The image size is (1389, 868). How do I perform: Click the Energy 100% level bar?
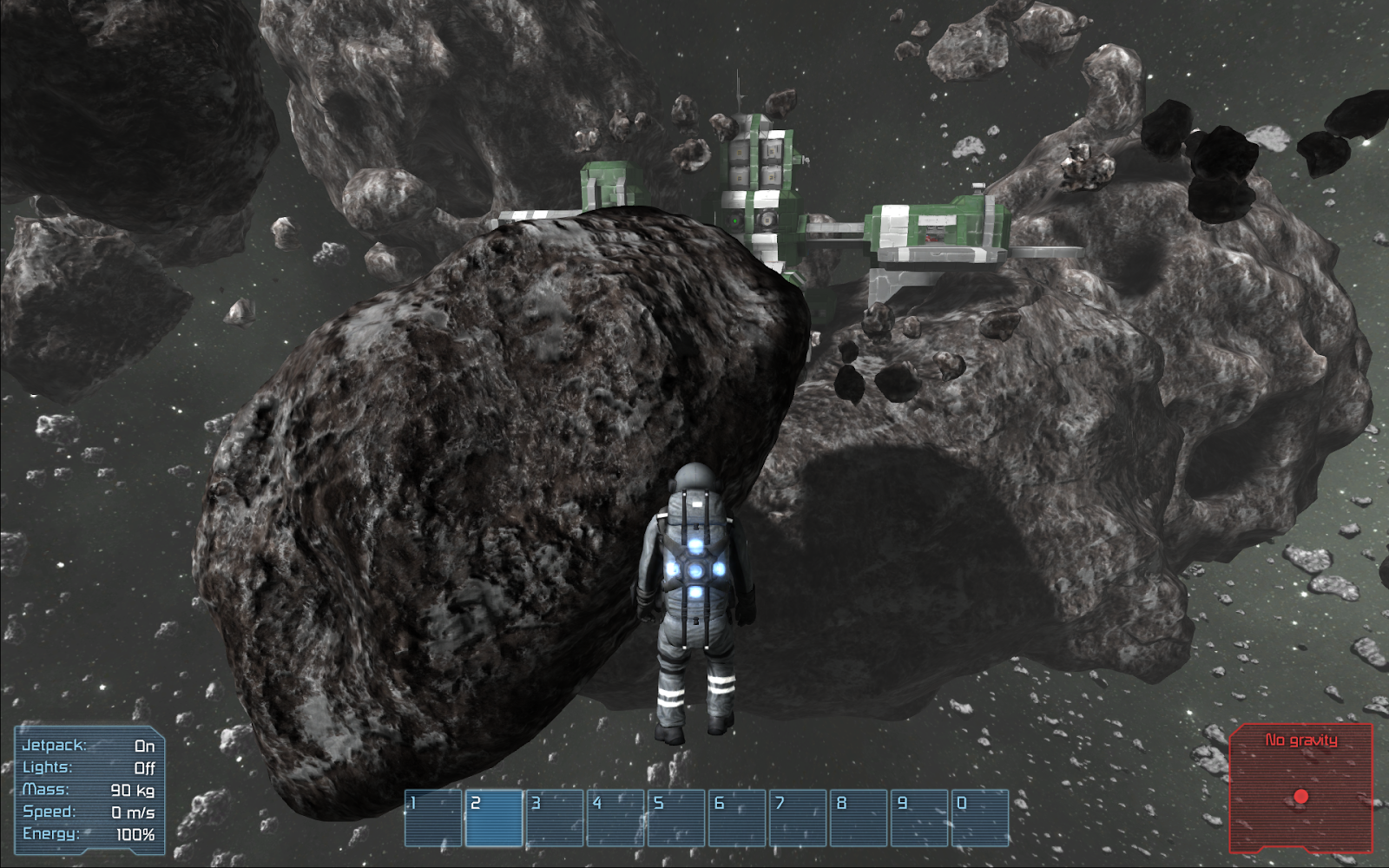pyautogui.click(x=135, y=835)
